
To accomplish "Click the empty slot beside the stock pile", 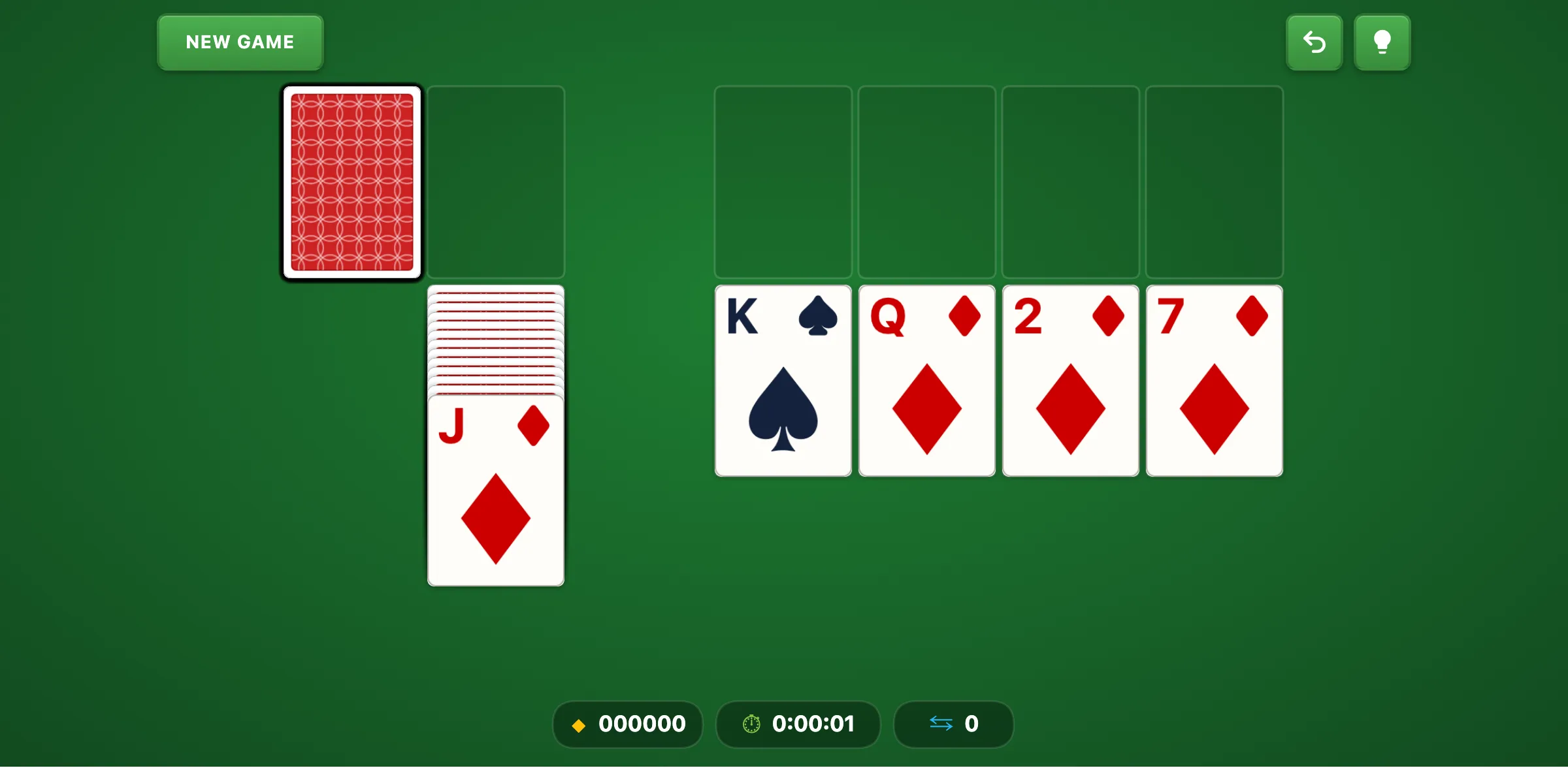I will click(496, 183).
